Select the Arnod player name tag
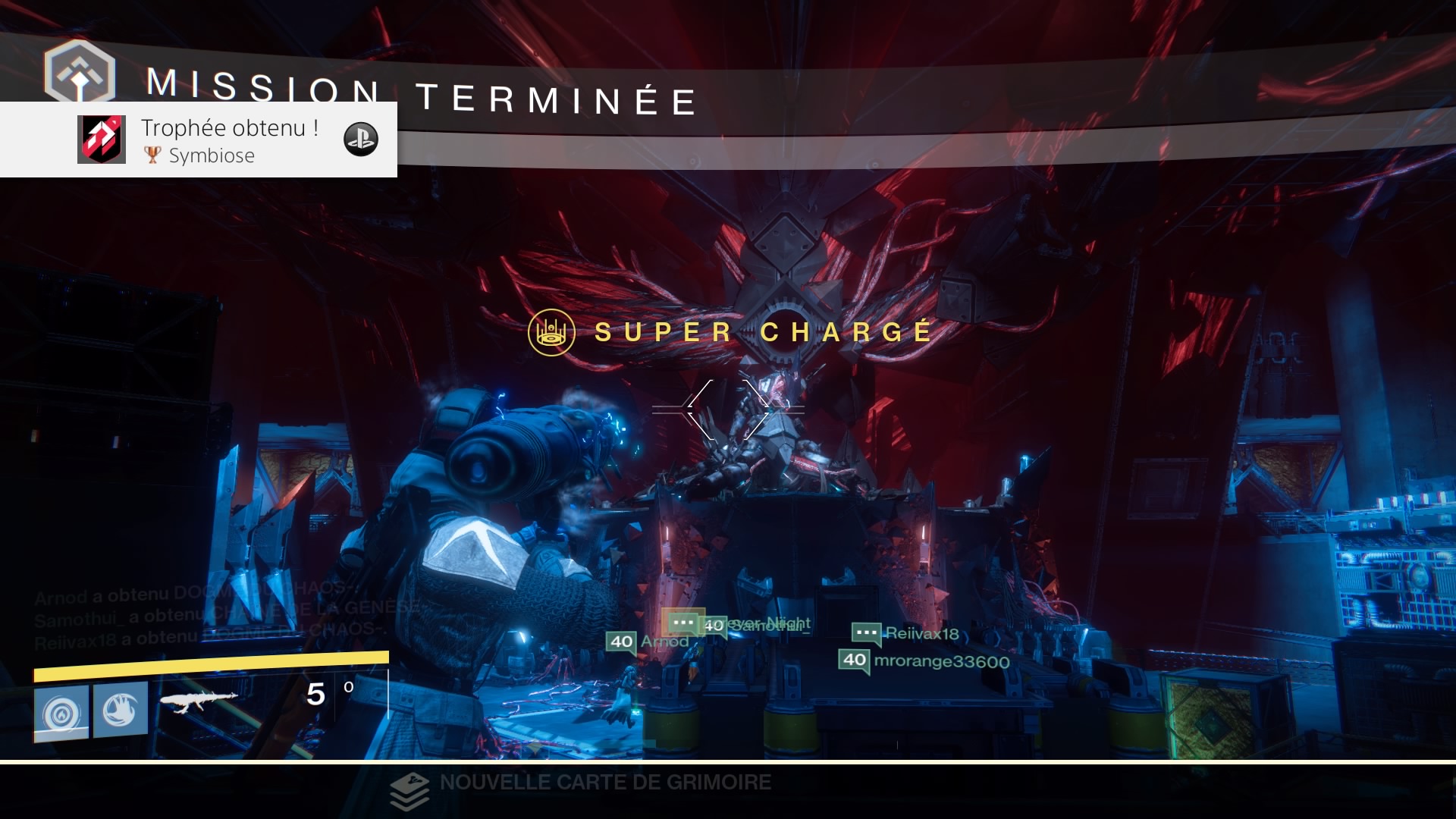Screen dimensions: 1456x819 coord(664,642)
